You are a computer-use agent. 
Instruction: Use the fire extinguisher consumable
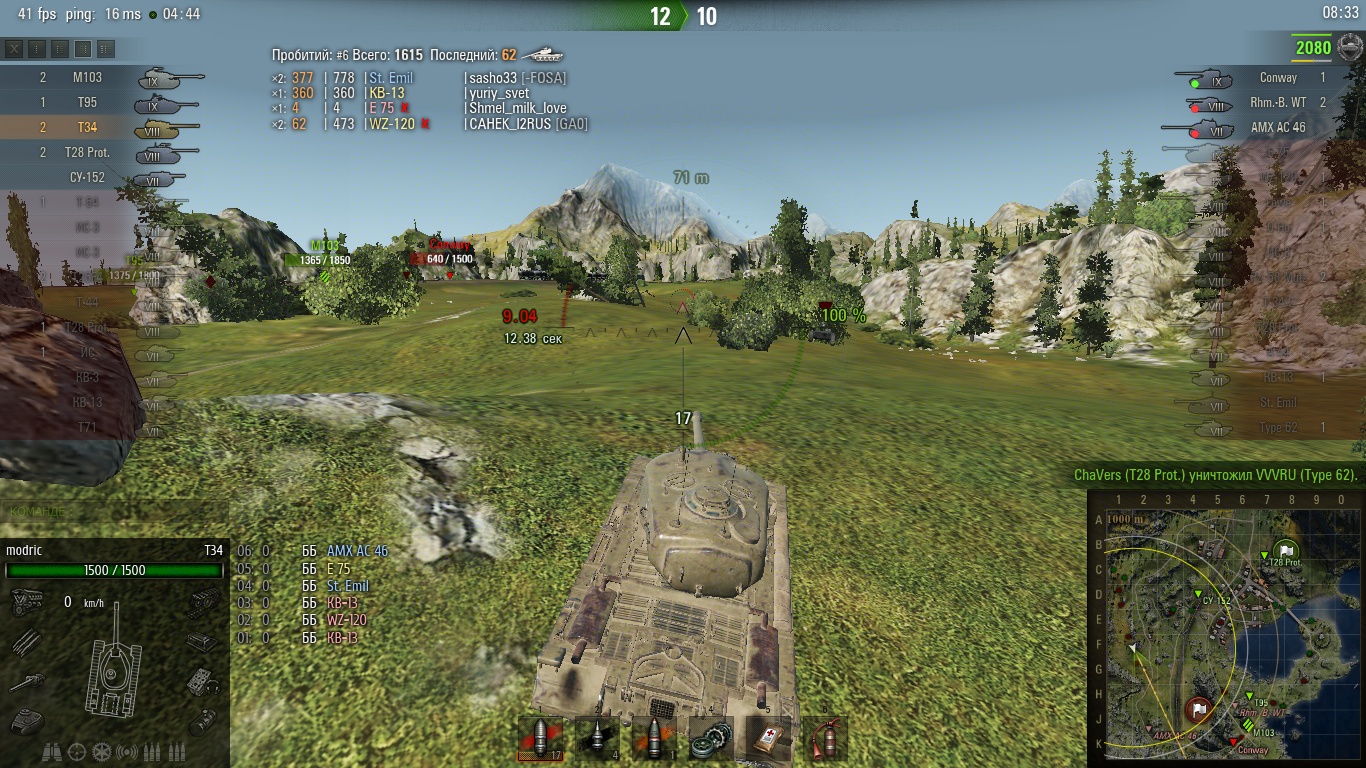pos(824,738)
